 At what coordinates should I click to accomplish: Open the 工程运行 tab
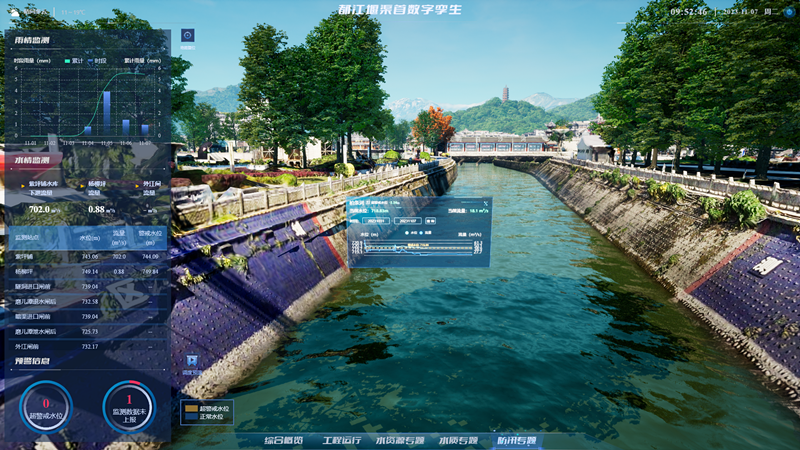[340, 440]
